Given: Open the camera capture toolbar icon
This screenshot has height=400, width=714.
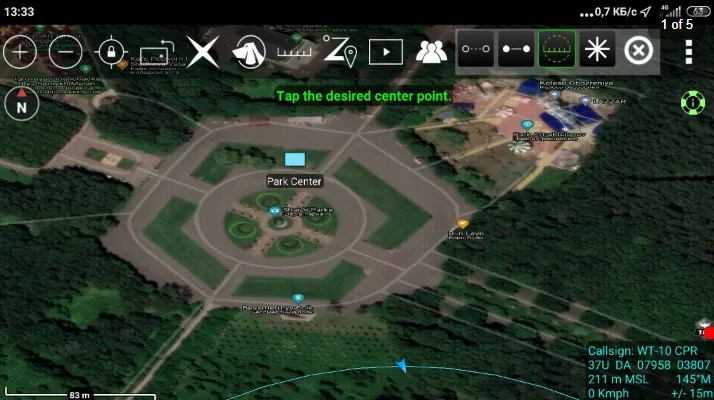Looking at the screenshot, I should pyautogui.click(x=157, y=51).
